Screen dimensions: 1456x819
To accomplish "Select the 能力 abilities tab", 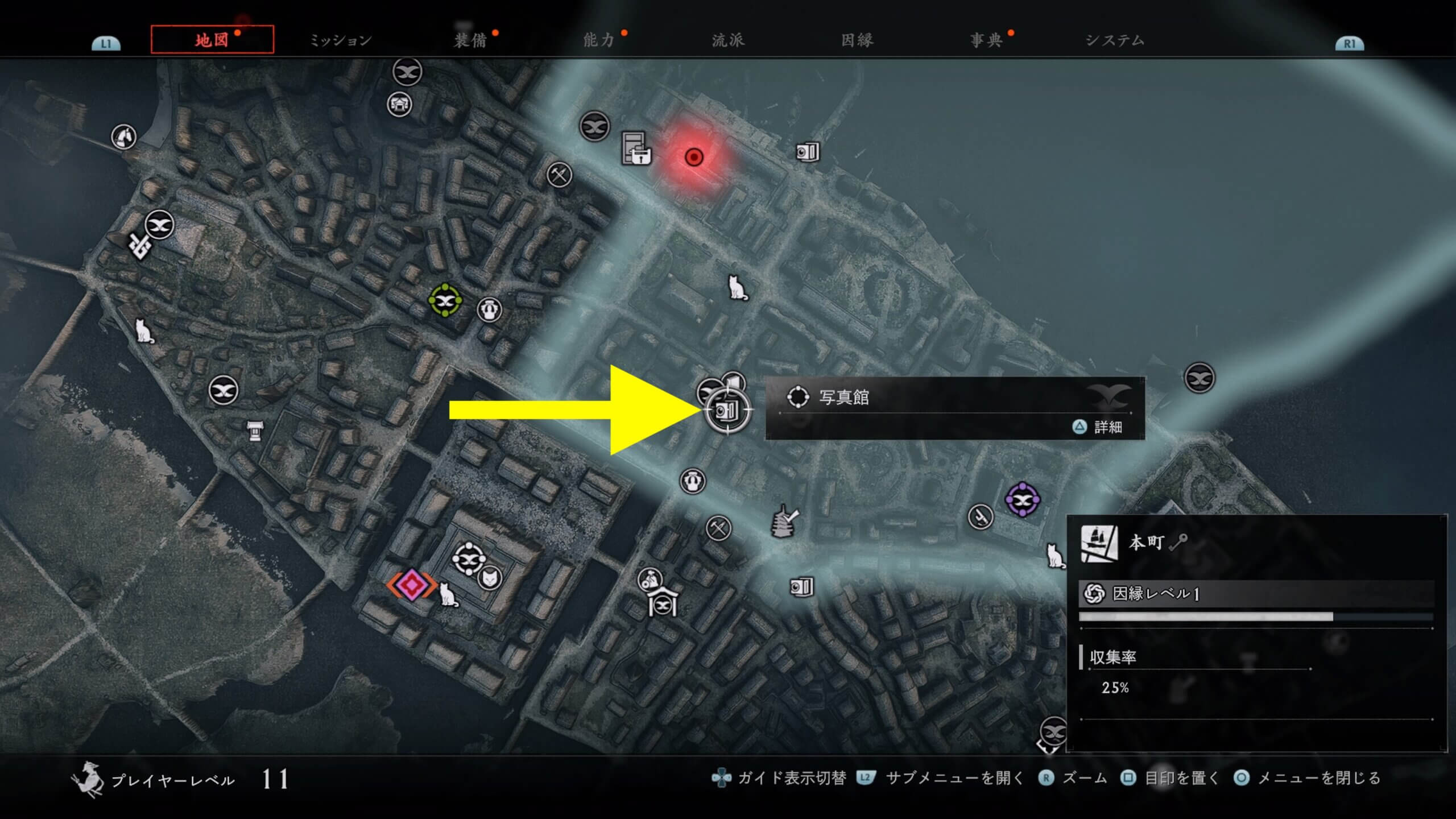I will click(x=599, y=40).
